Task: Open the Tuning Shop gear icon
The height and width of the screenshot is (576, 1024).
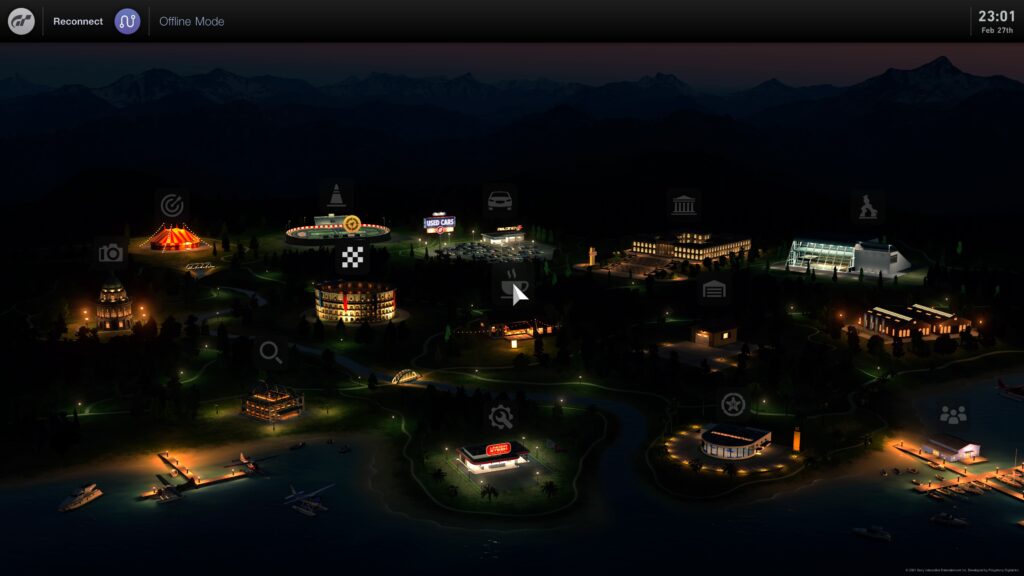Action: [501, 417]
